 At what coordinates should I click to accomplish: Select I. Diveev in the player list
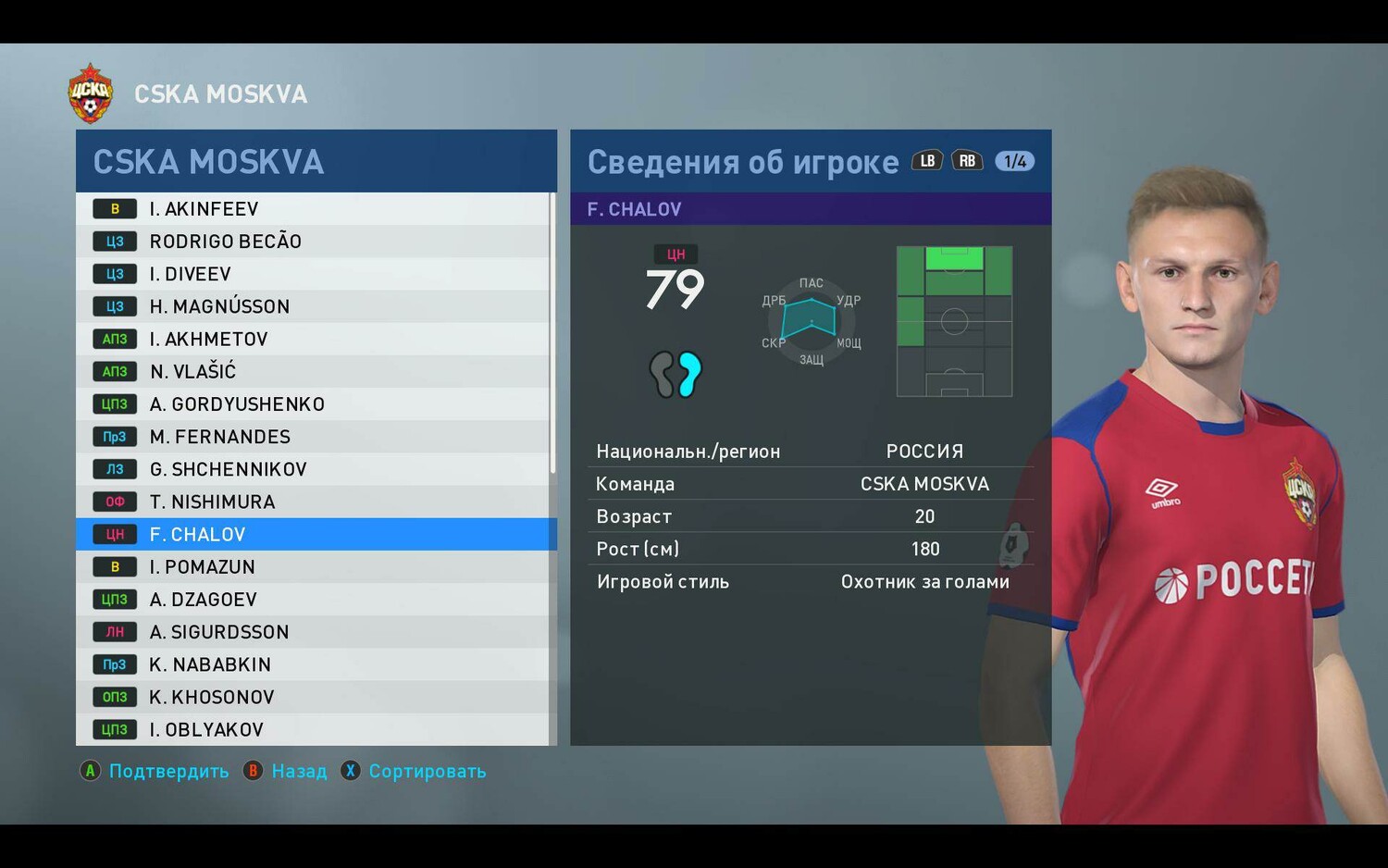[315, 274]
